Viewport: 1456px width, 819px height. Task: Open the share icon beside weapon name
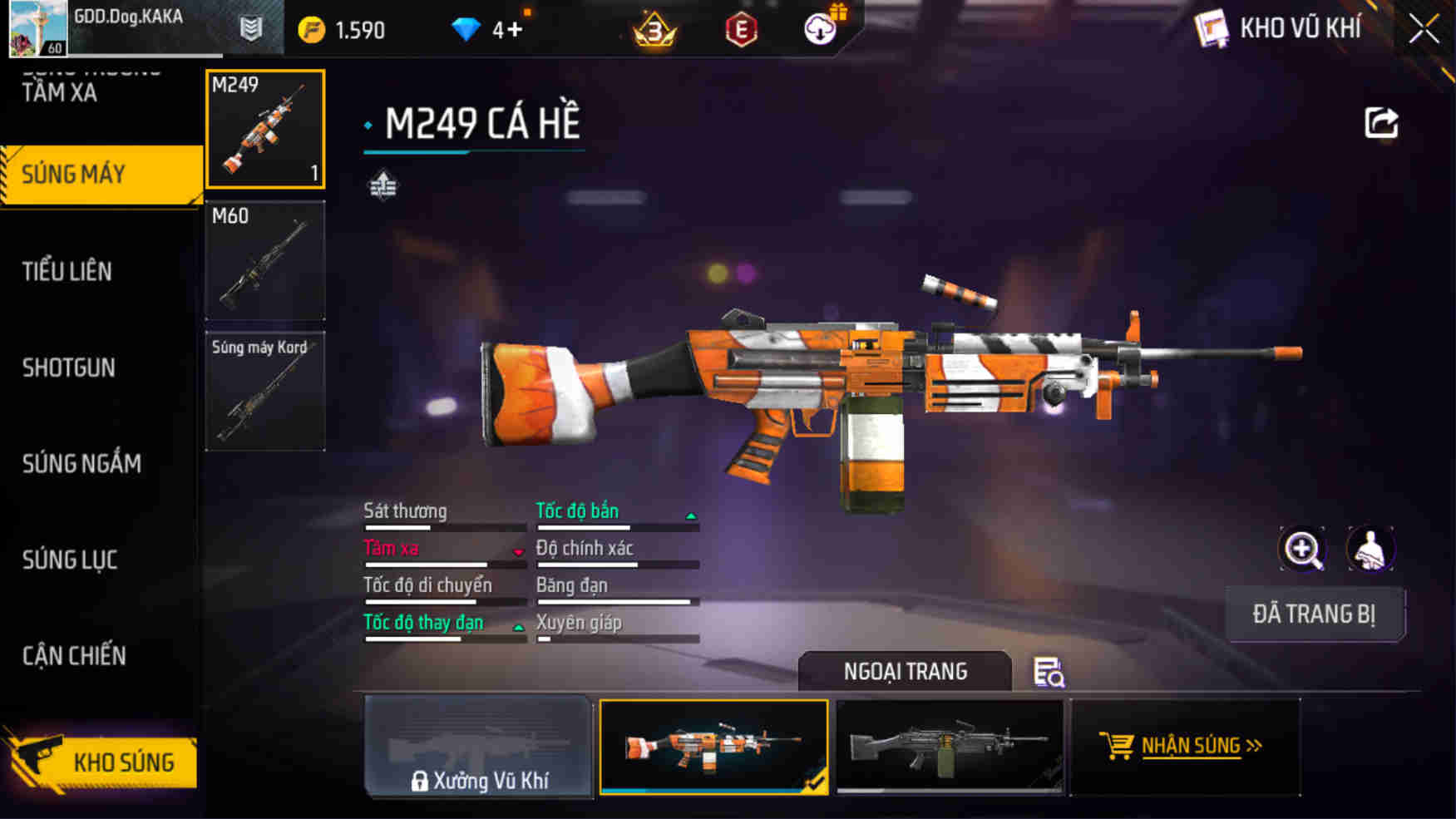click(1383, 122)
